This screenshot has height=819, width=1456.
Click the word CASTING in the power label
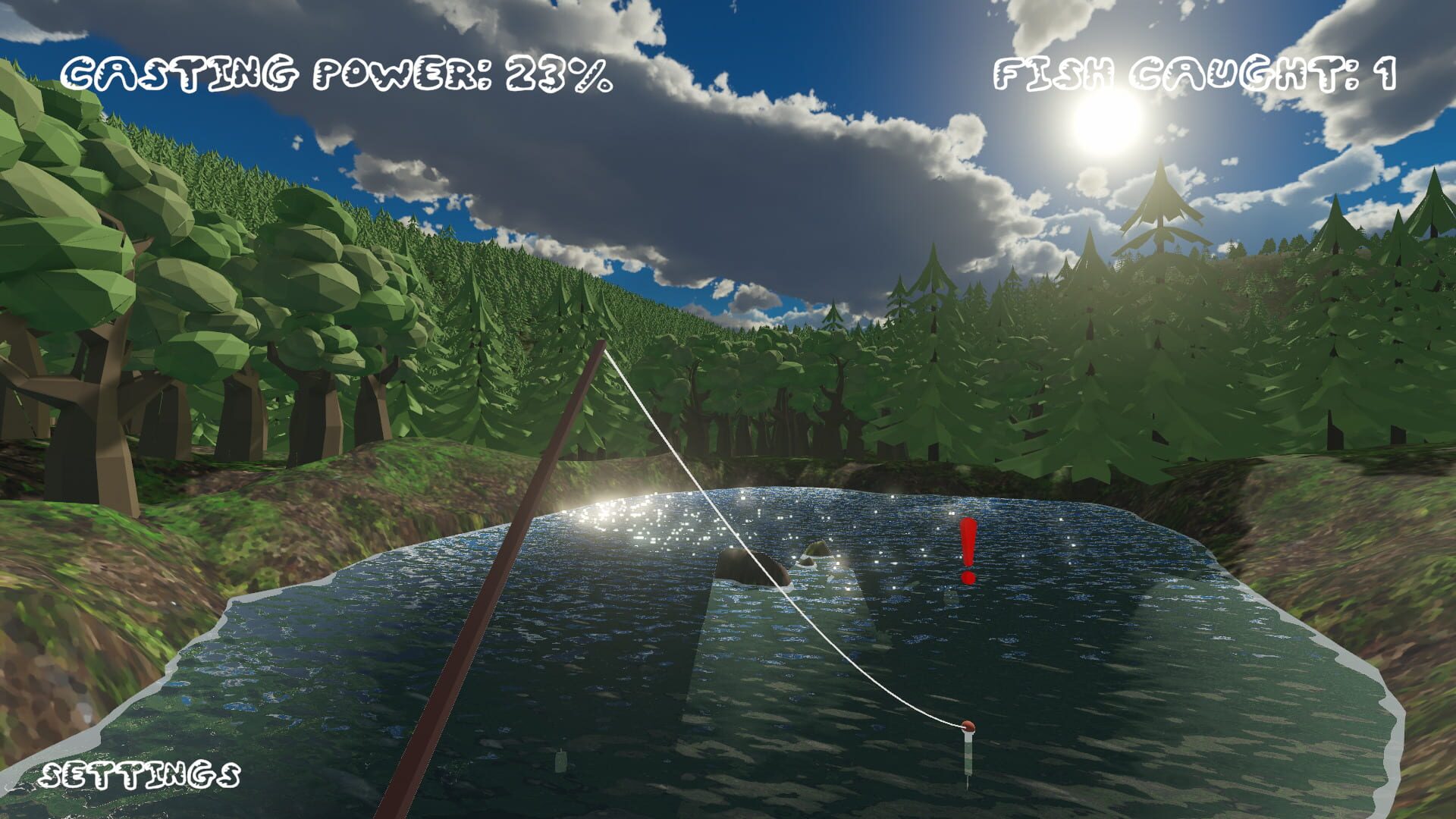(182, 72)
